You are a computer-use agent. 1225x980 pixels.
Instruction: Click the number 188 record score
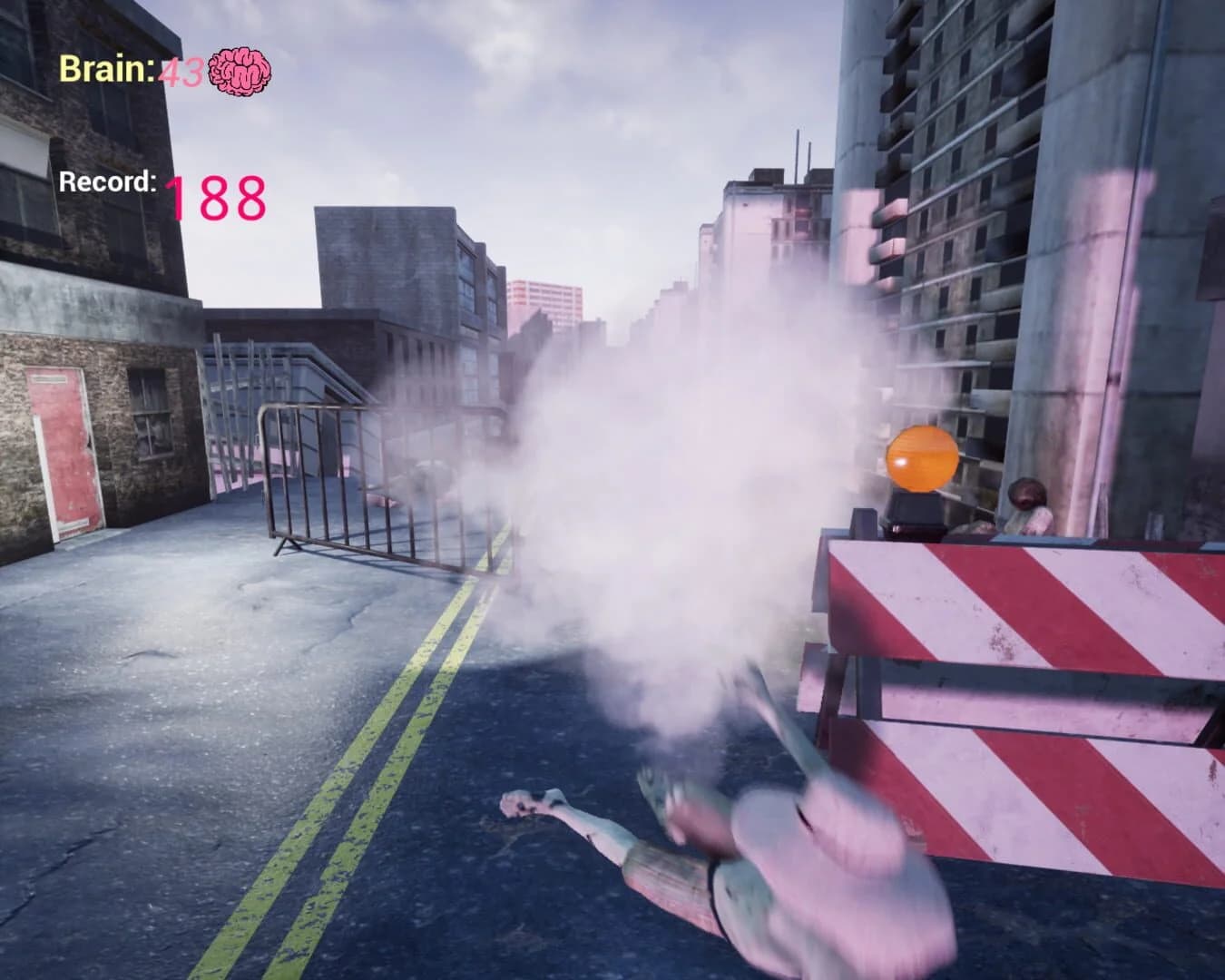216,194
